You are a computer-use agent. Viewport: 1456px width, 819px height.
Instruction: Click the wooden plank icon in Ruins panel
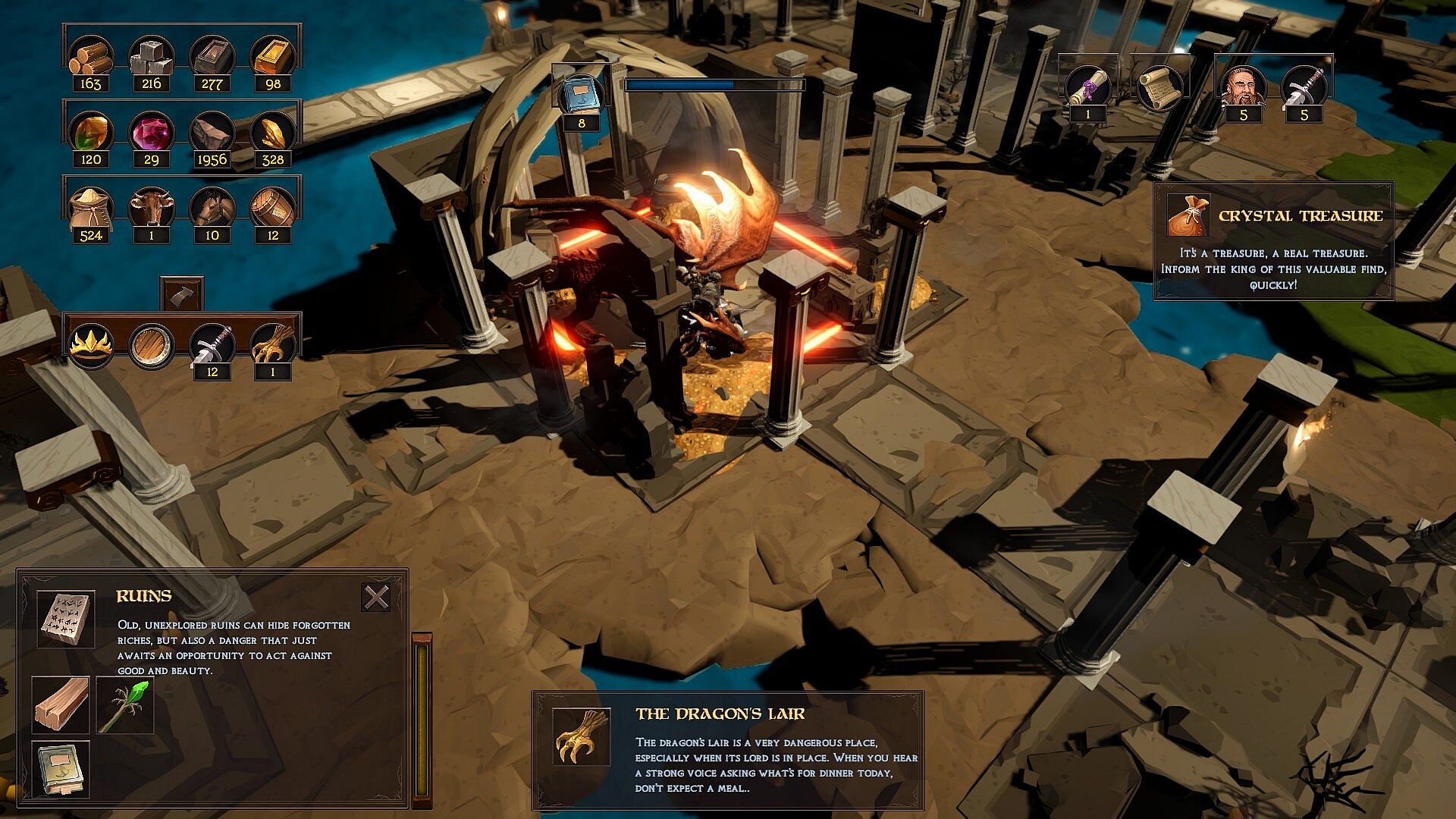[x=61, y=705]
